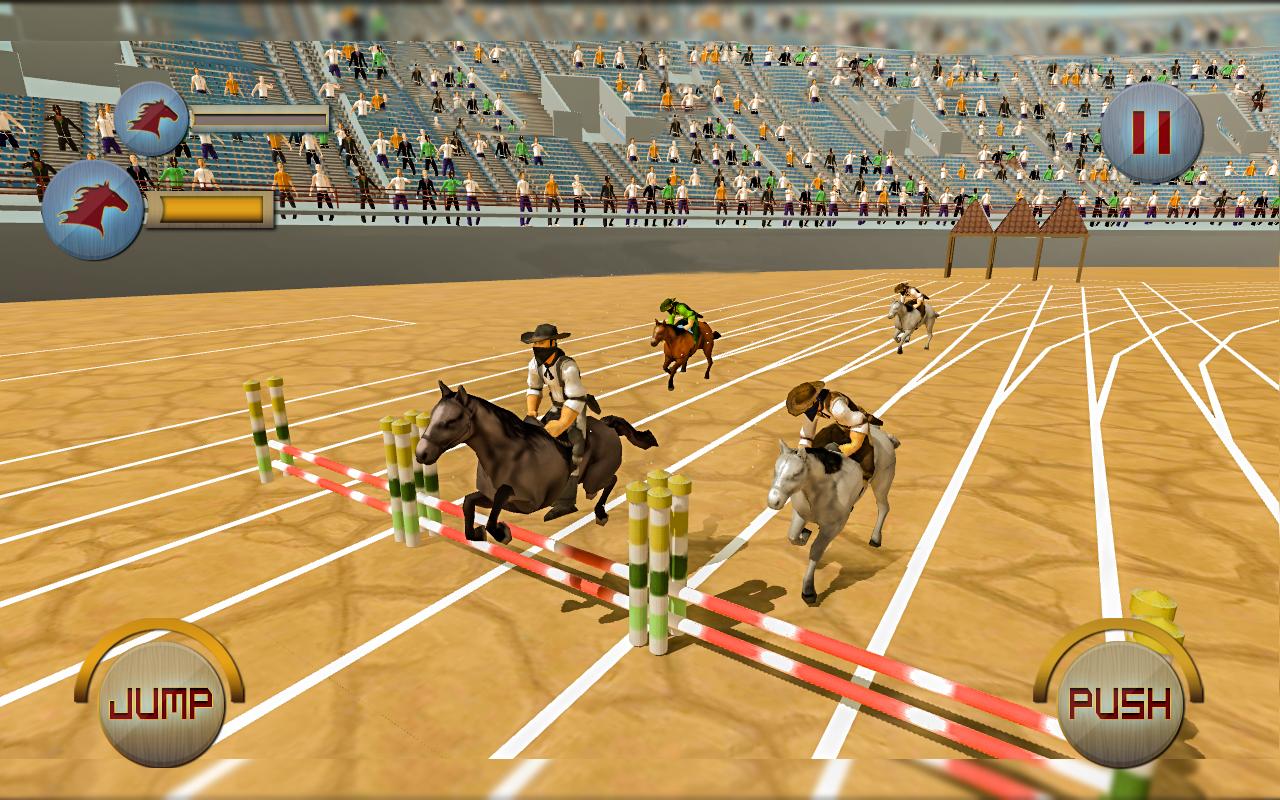Click the JUMP action circle icon
Viewport: 1280px width, 800px height.
[x=160, y=701]
